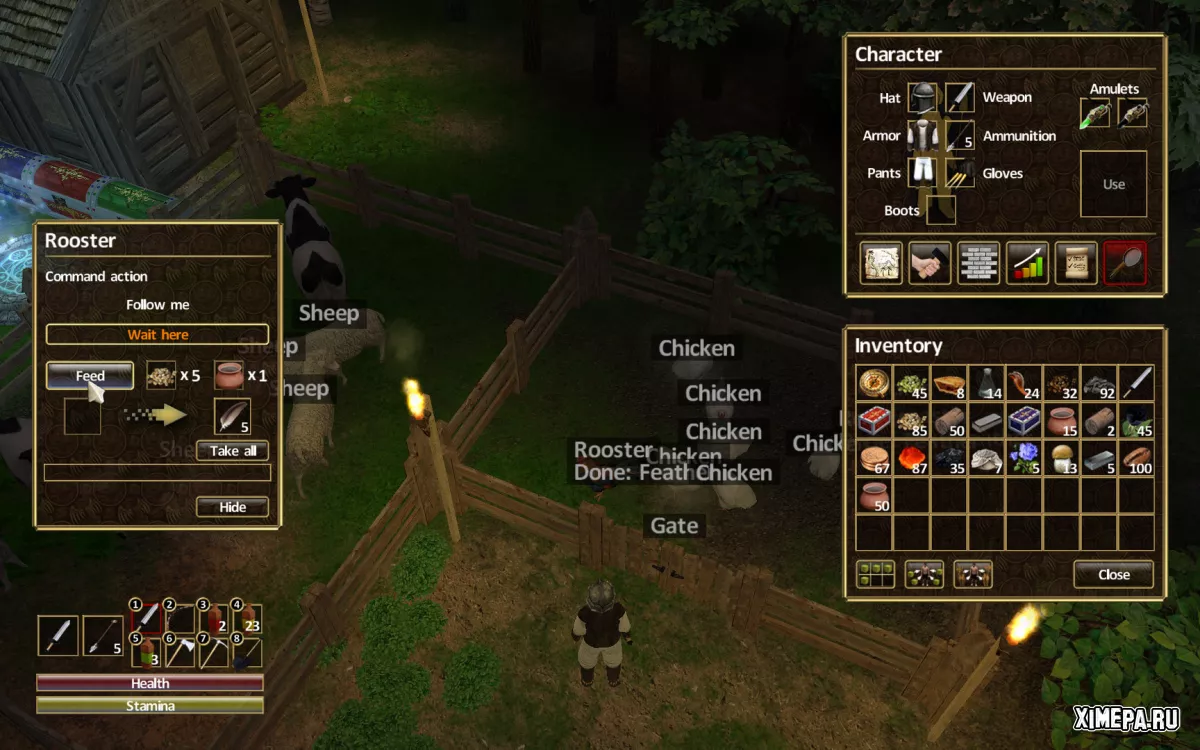Click the green cubes sort button
1200x750 pixels.
pyautogui.click(x=875, y=575)
